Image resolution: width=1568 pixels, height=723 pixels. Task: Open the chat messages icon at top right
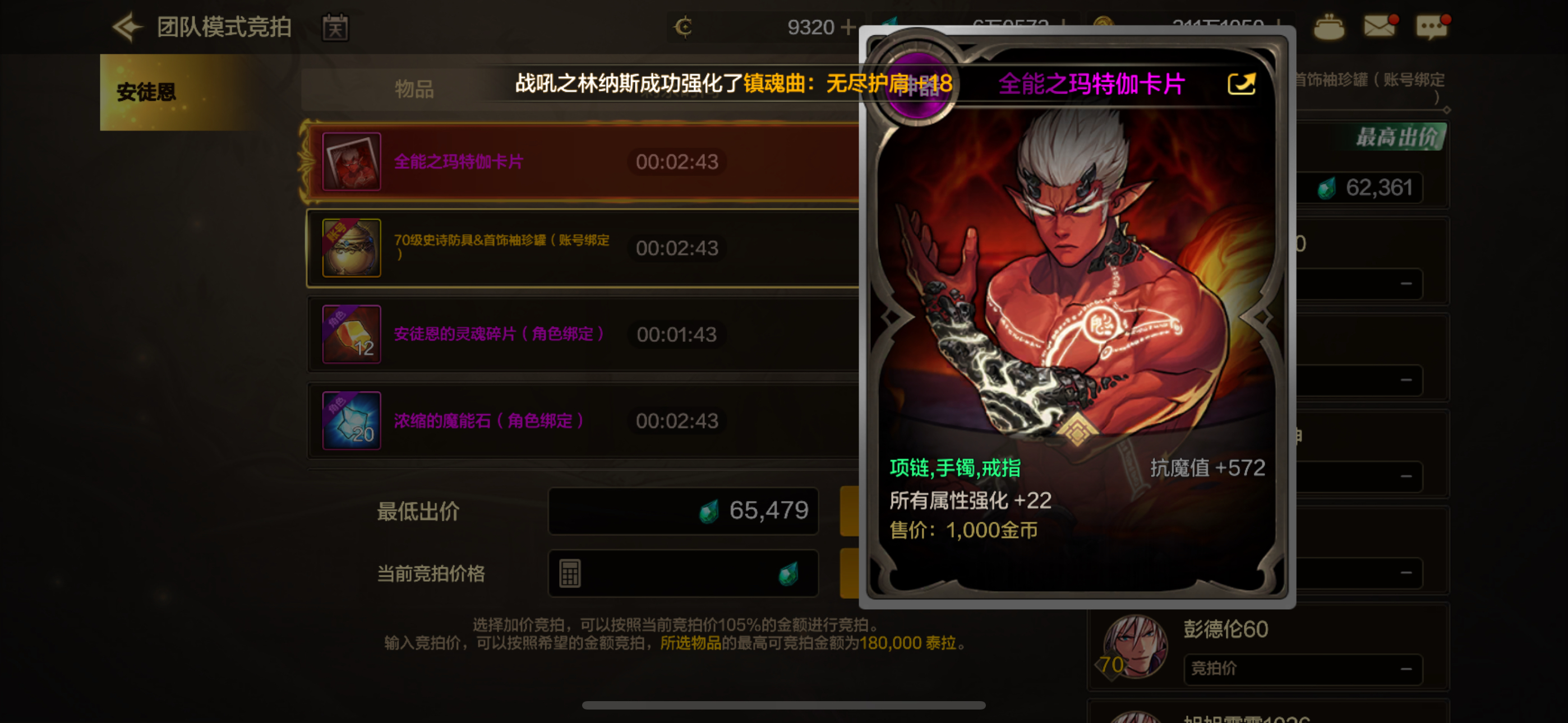(1432, 27)
